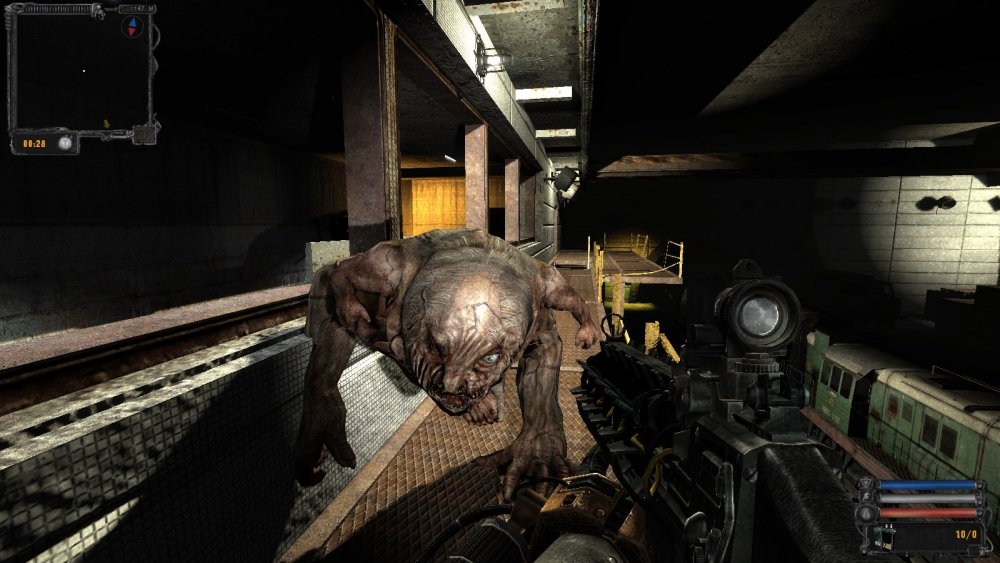Click the round health drop icon
Image resolution: width=1000 pixels, height=563 pixels.
pyautogui.click(x=864, y=514)
